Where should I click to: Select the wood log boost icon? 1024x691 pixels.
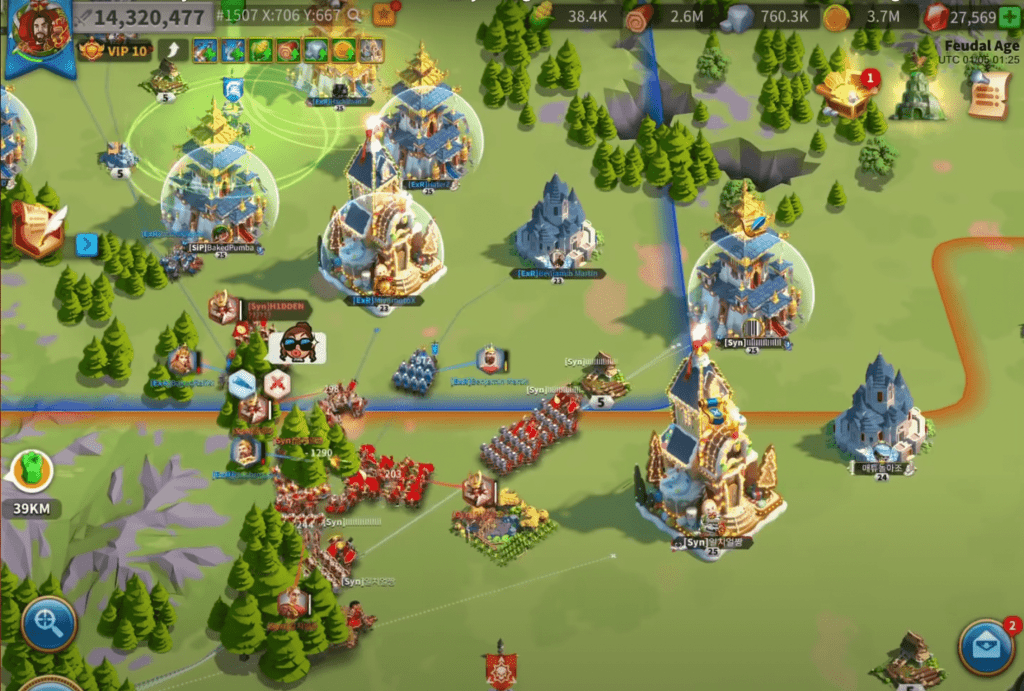click(x=289, y=50)
